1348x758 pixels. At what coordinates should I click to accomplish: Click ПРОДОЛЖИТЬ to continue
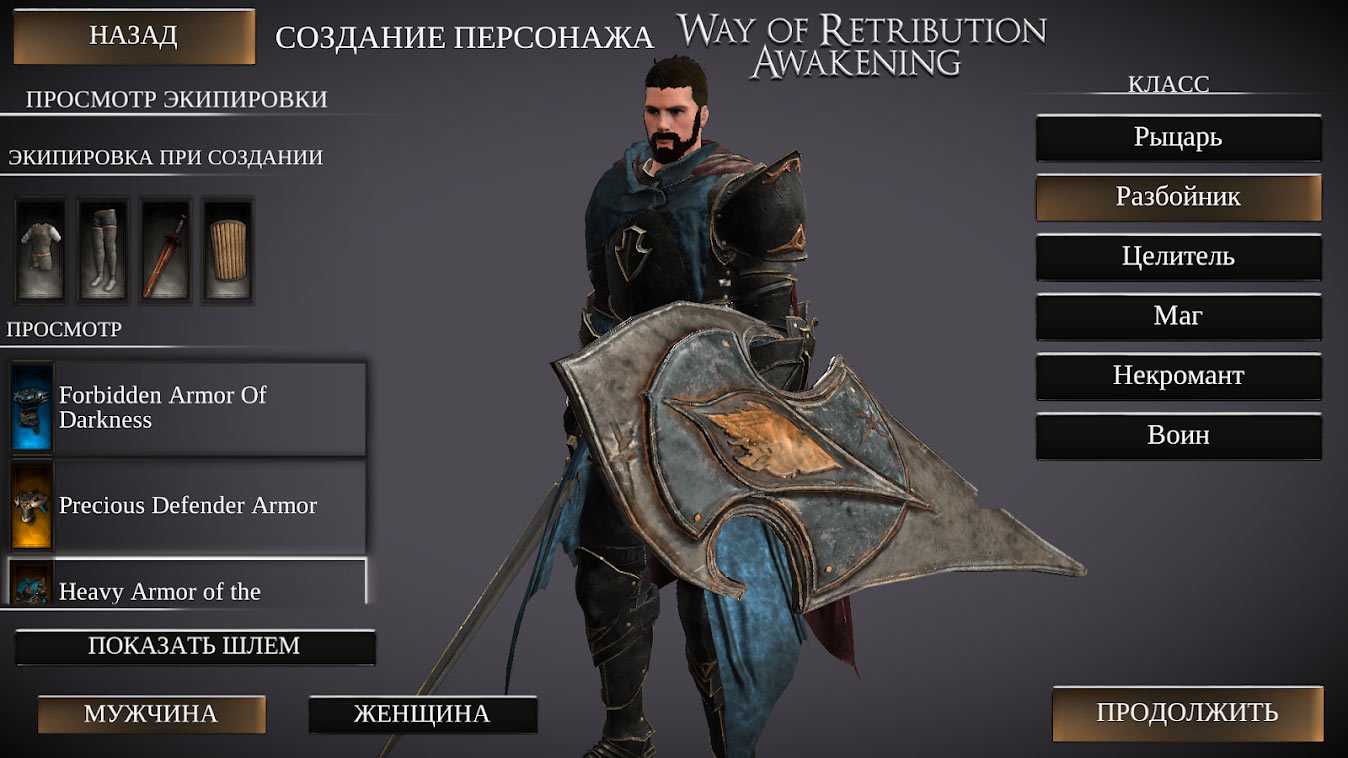(x=1187, y=713)
